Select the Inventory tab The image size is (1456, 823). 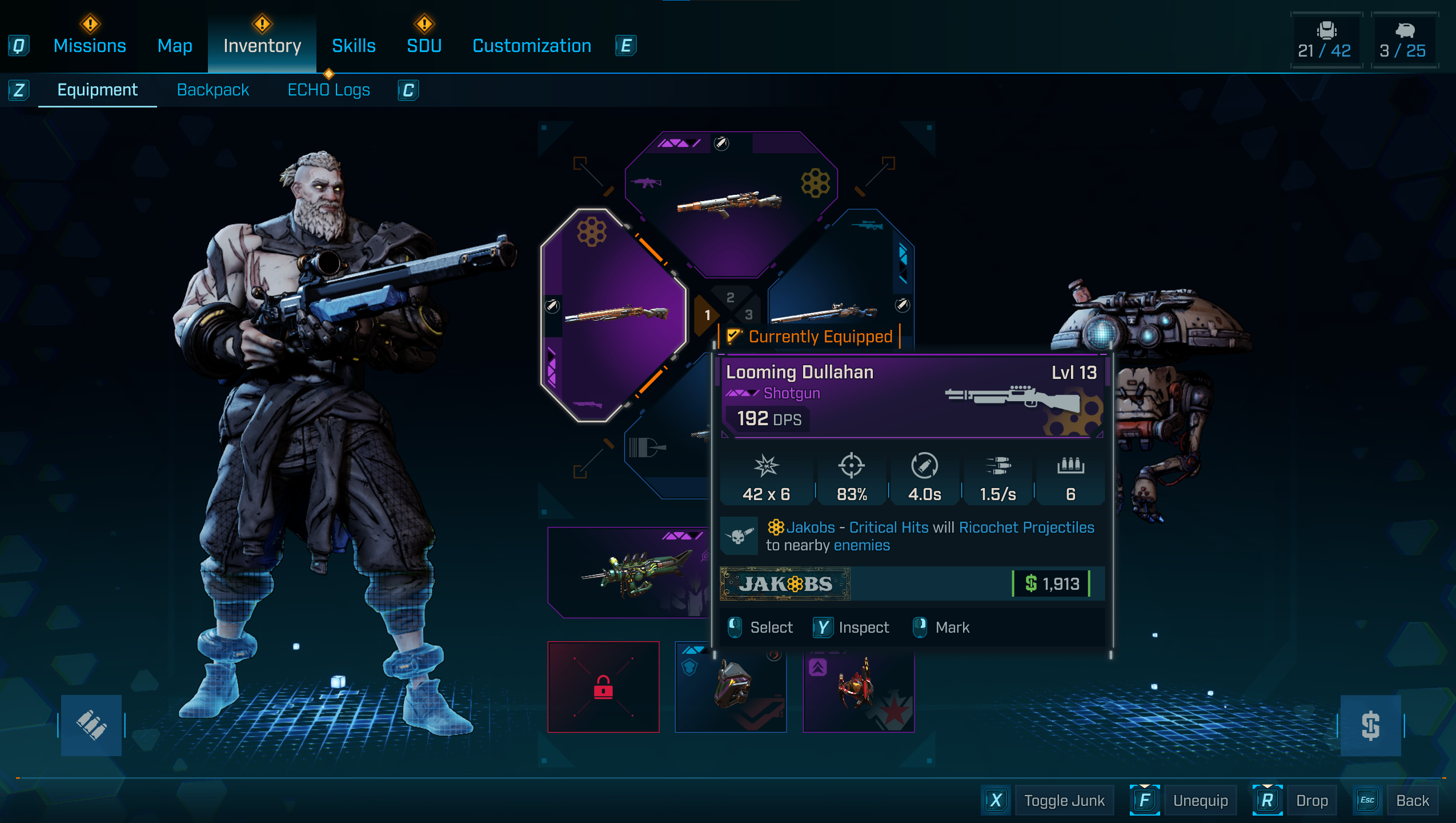[262, 46]
